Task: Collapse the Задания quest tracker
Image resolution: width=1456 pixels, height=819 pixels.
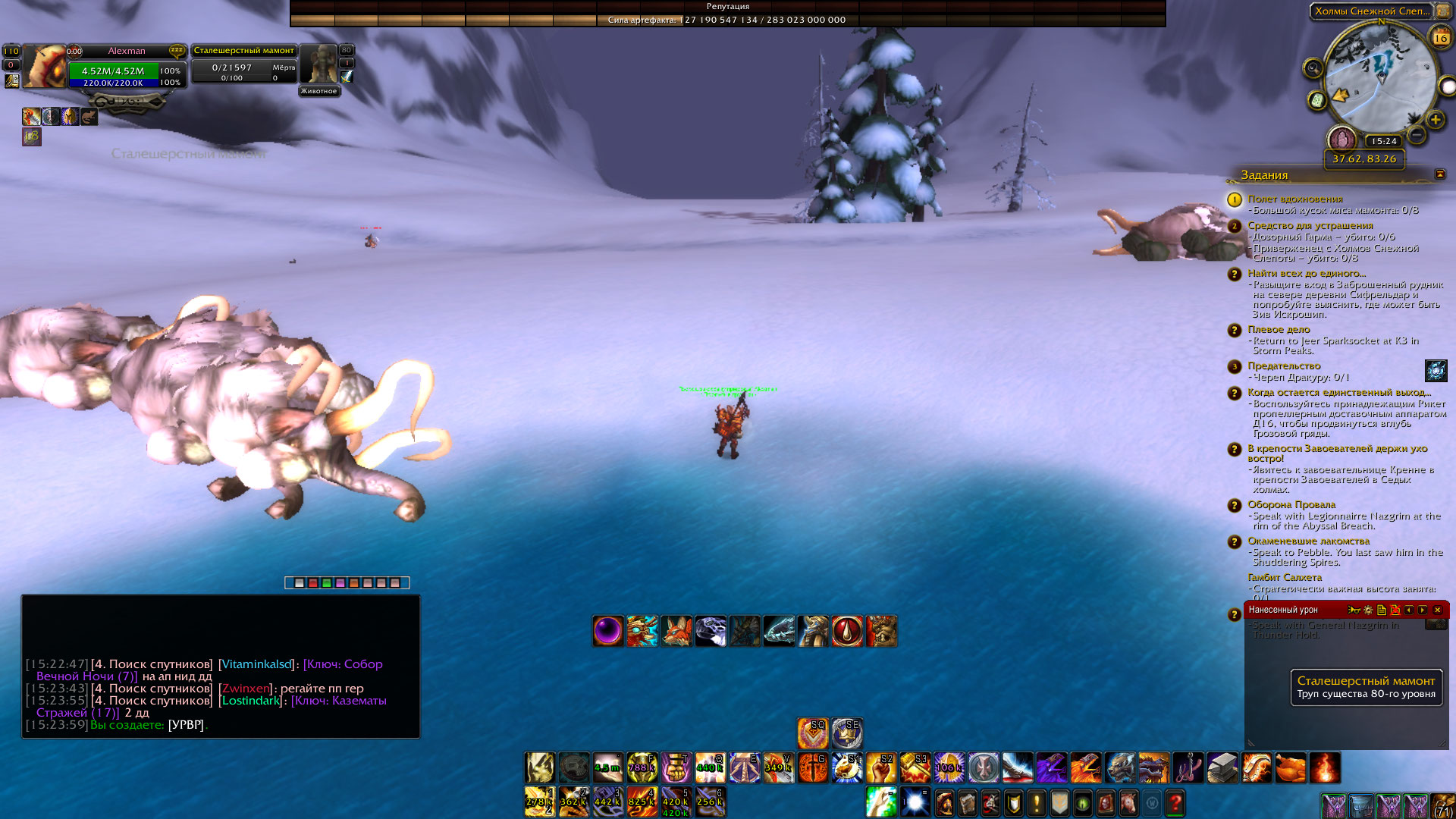Action: [x=1439, y=174]
